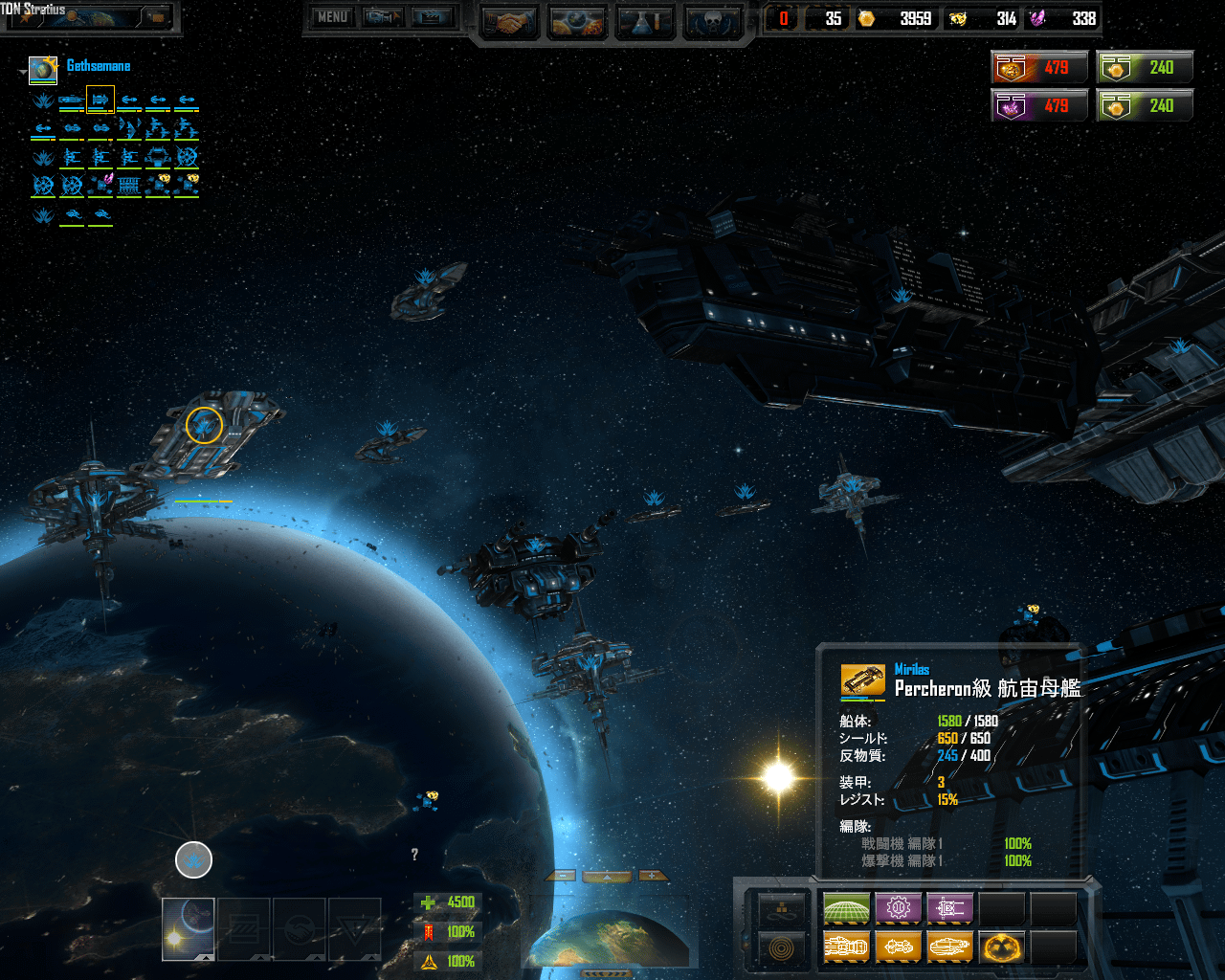Viewport: 1225px width, 980px height.
Task: Click the planet minimap view
Action: pos(608,938)
